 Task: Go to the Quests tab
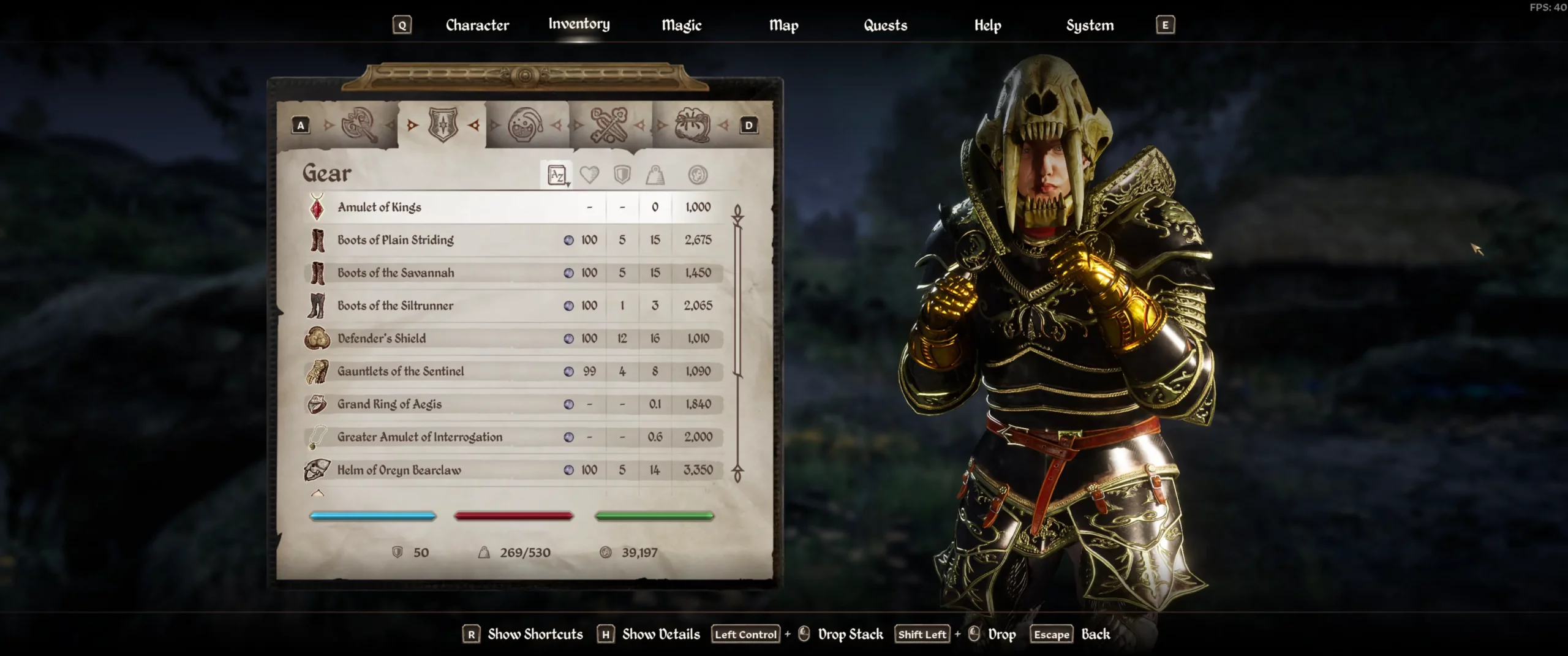(885, 25)
